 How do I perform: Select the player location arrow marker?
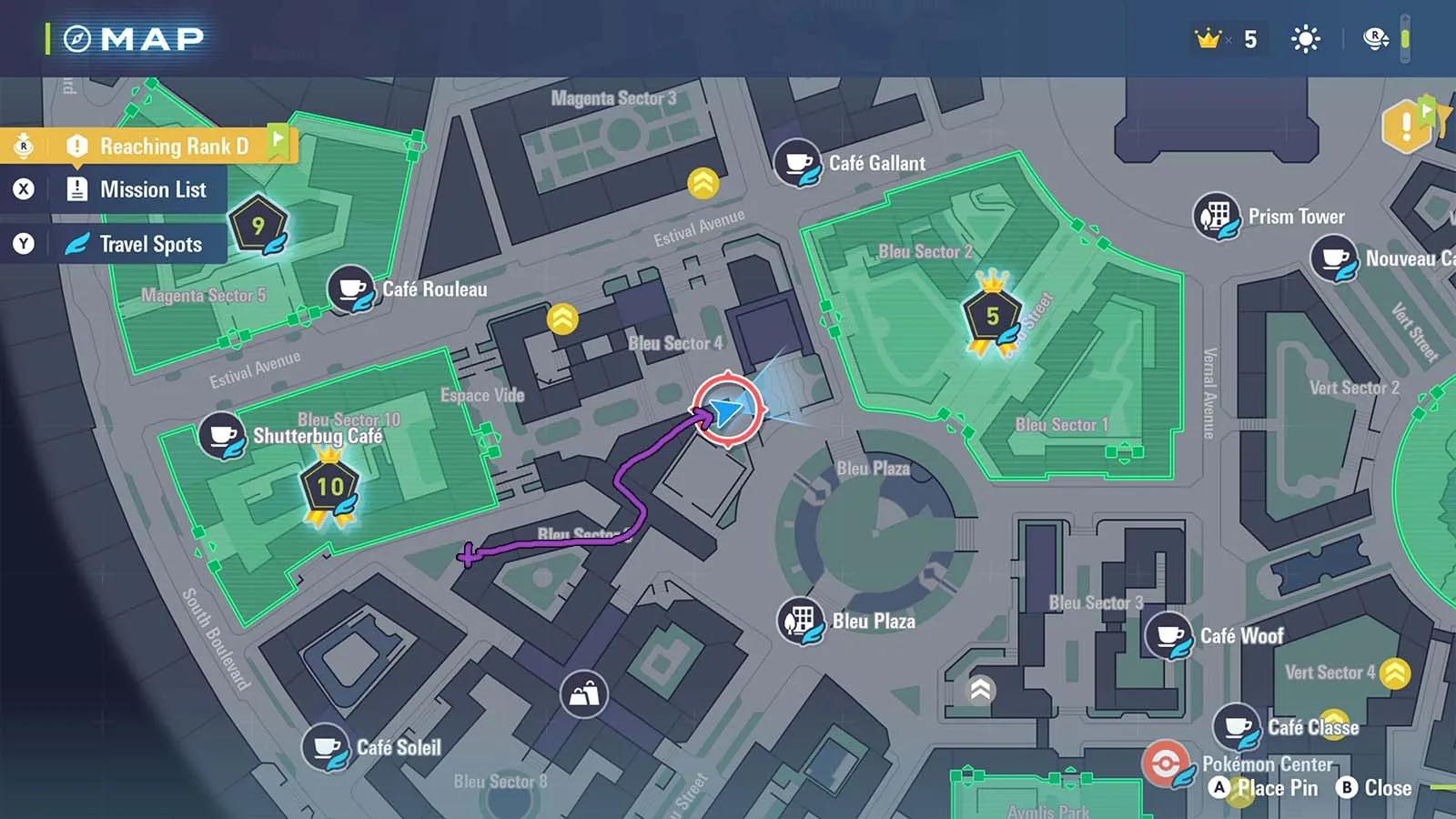727,410
